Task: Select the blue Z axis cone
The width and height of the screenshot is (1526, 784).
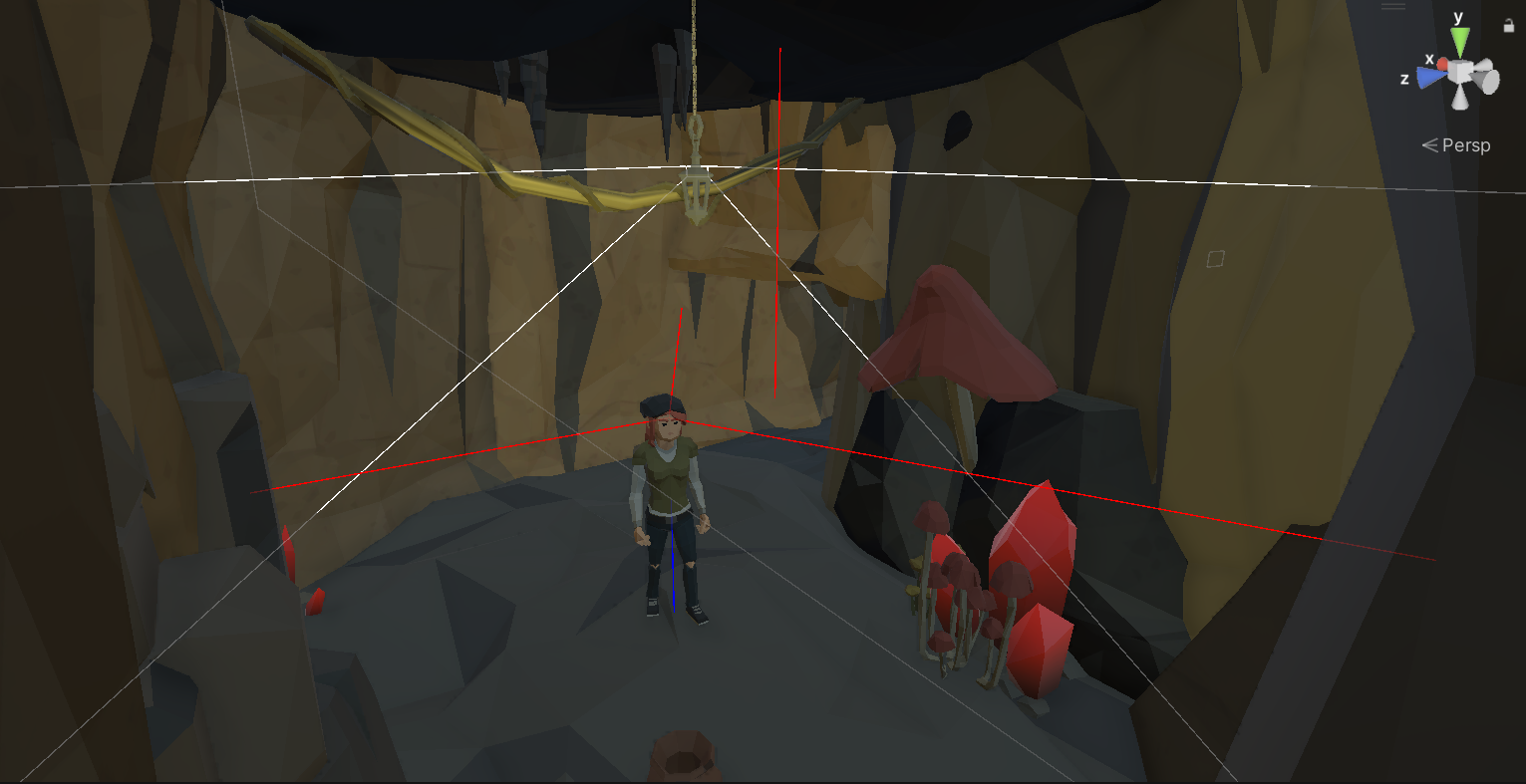Action: pos(1431,77)
